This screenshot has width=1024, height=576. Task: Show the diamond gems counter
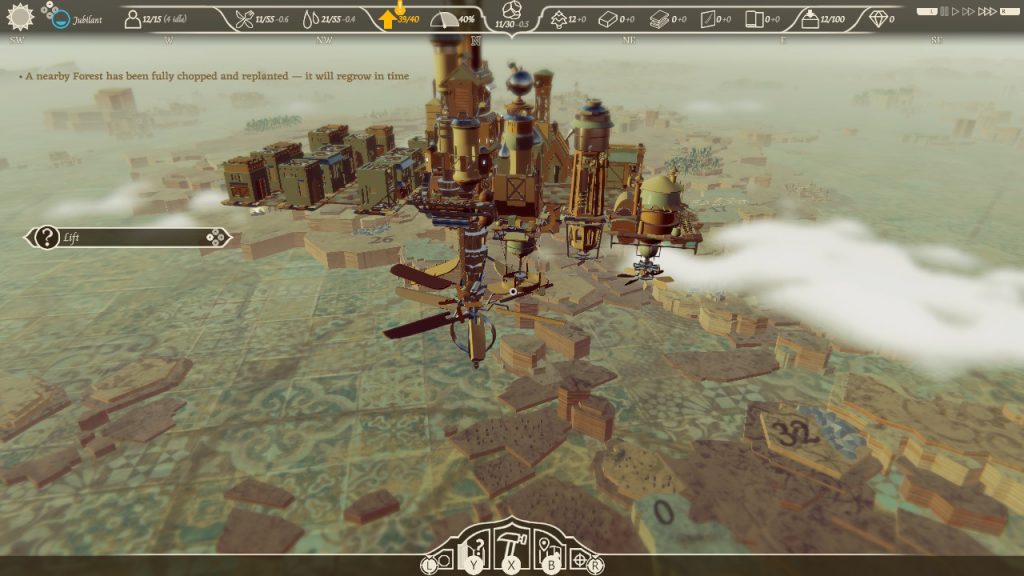[x=878, y=18]
